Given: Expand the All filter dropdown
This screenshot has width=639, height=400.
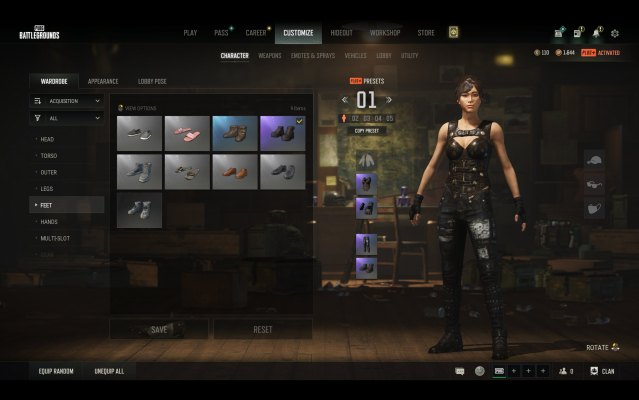Looking at the screenshot, I should point(67,118).
